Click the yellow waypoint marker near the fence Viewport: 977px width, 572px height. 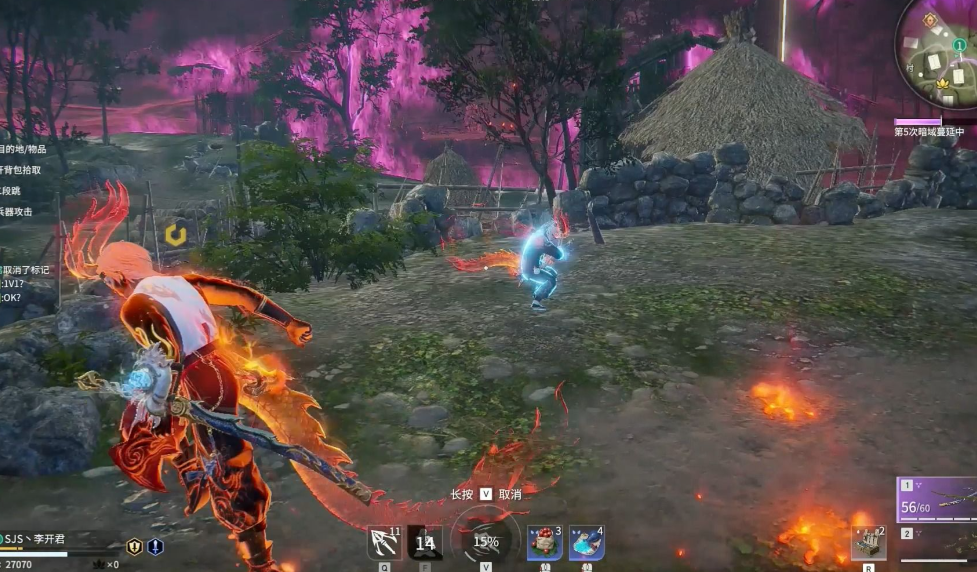[x=176, y=235]
